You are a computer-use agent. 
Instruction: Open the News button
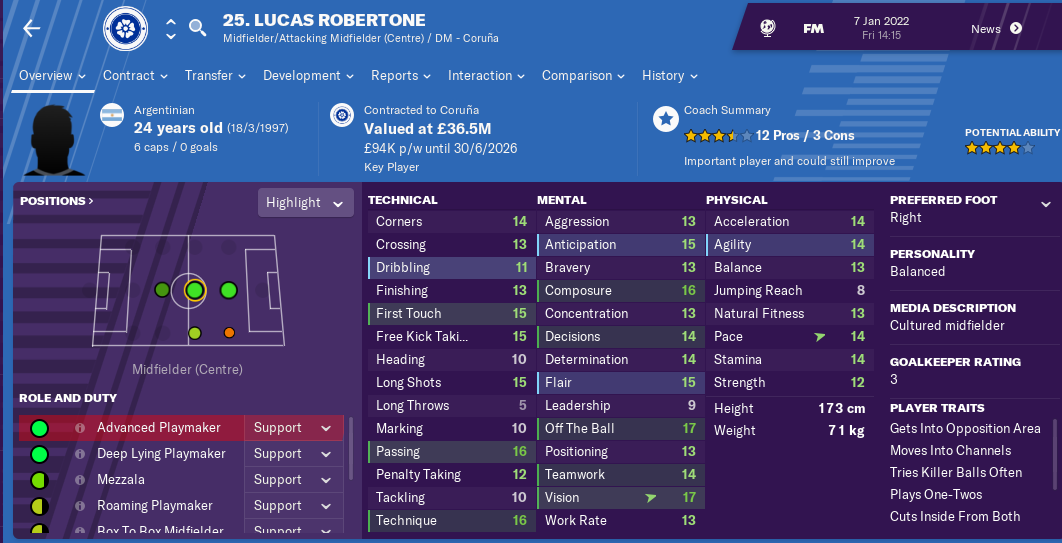pos(996,29)
